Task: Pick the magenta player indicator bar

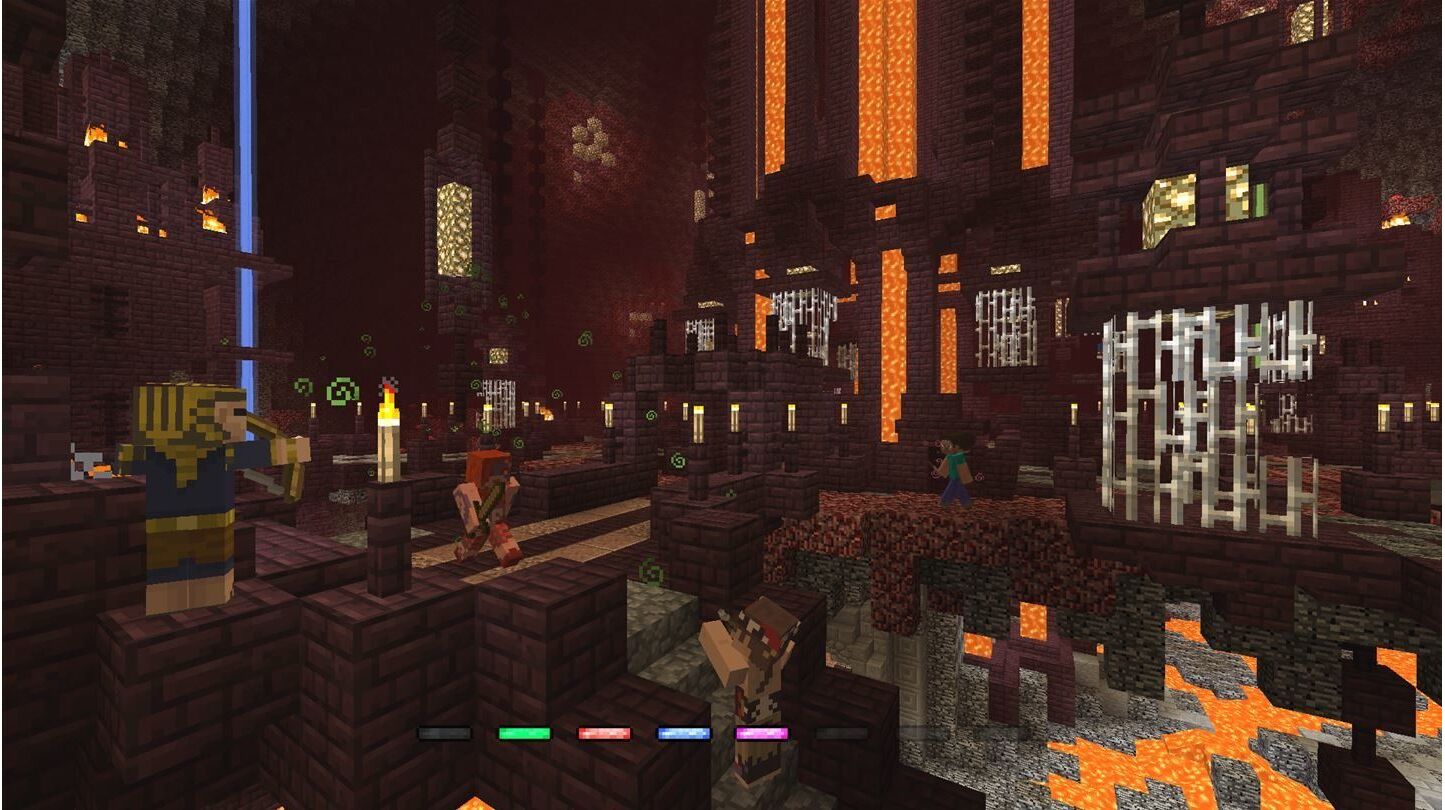Action: 762,733
